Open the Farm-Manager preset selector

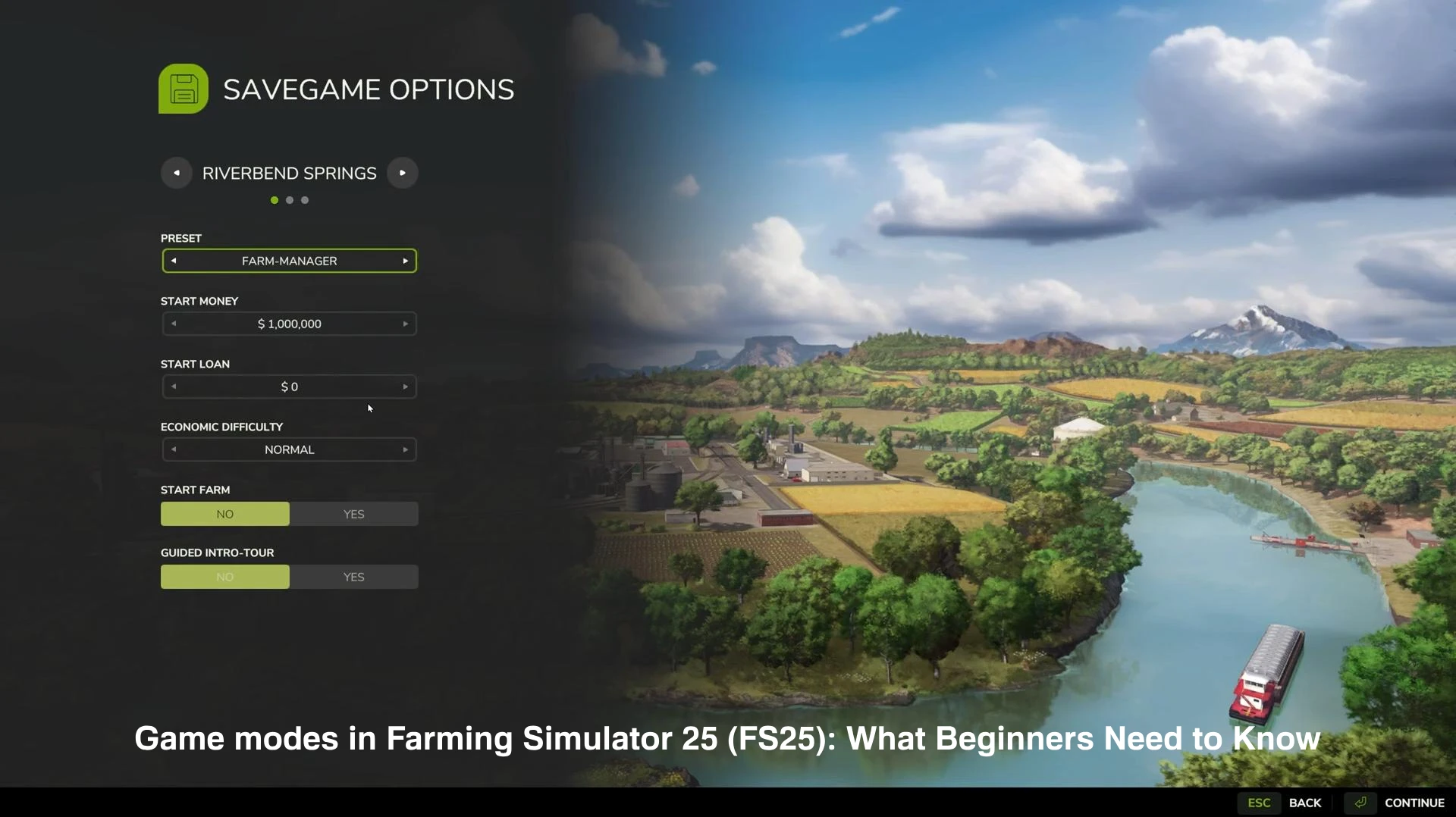pos(289,261)
